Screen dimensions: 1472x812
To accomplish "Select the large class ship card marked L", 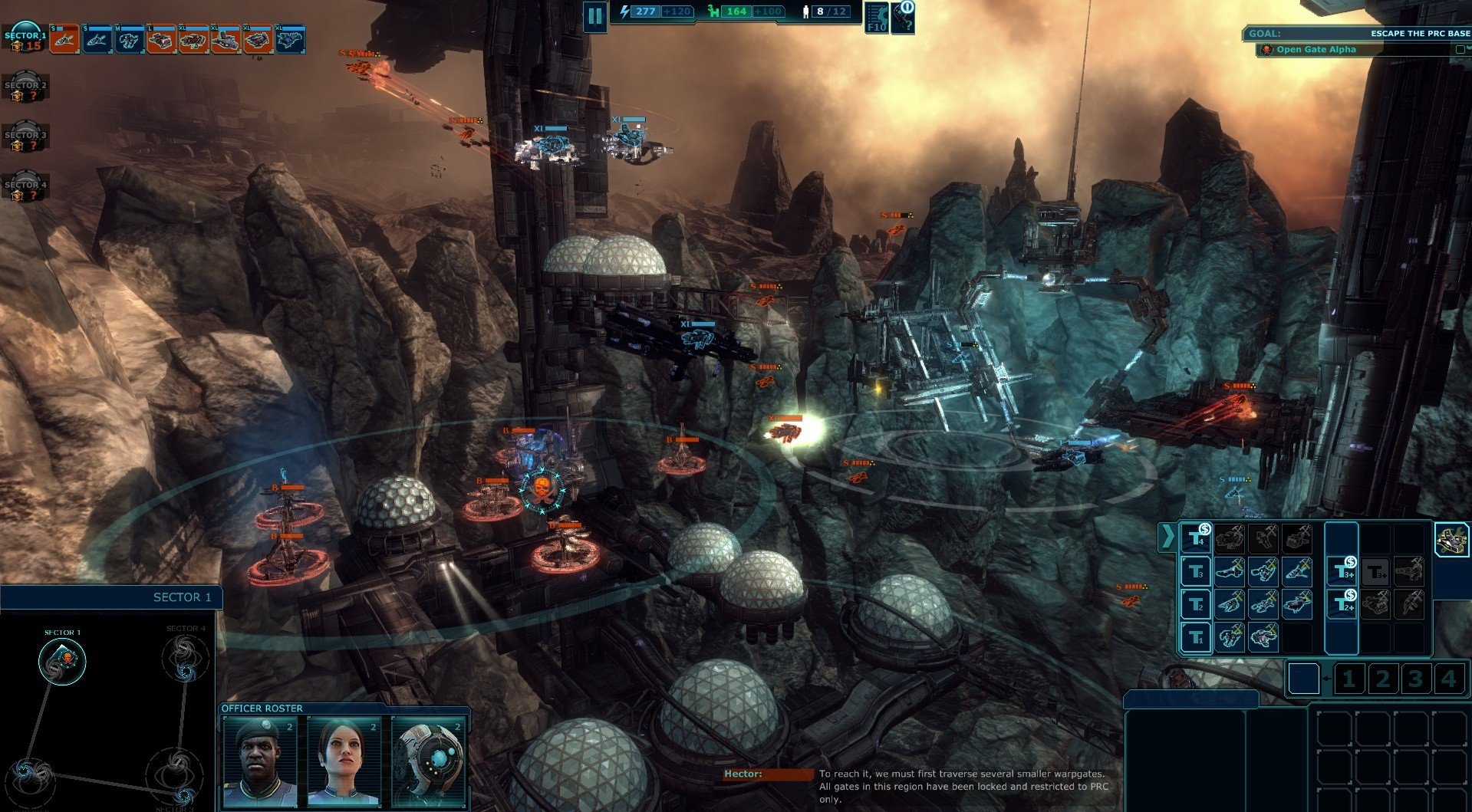I will [x=161, y=39].
